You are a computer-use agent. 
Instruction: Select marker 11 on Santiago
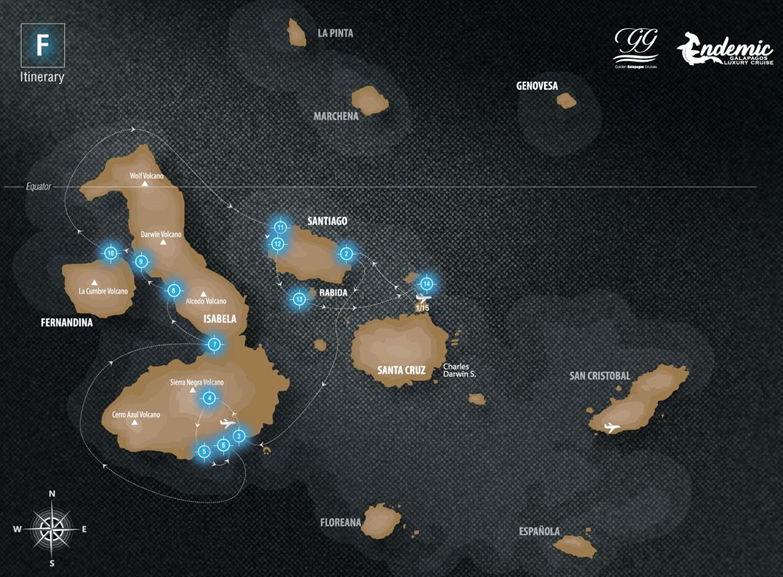coord(281,228)
